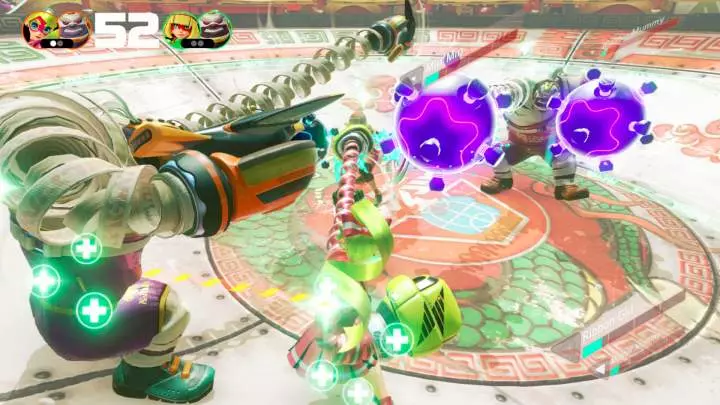
Task: Click the orange team's Master Mummy portrait
Action: 74,27
